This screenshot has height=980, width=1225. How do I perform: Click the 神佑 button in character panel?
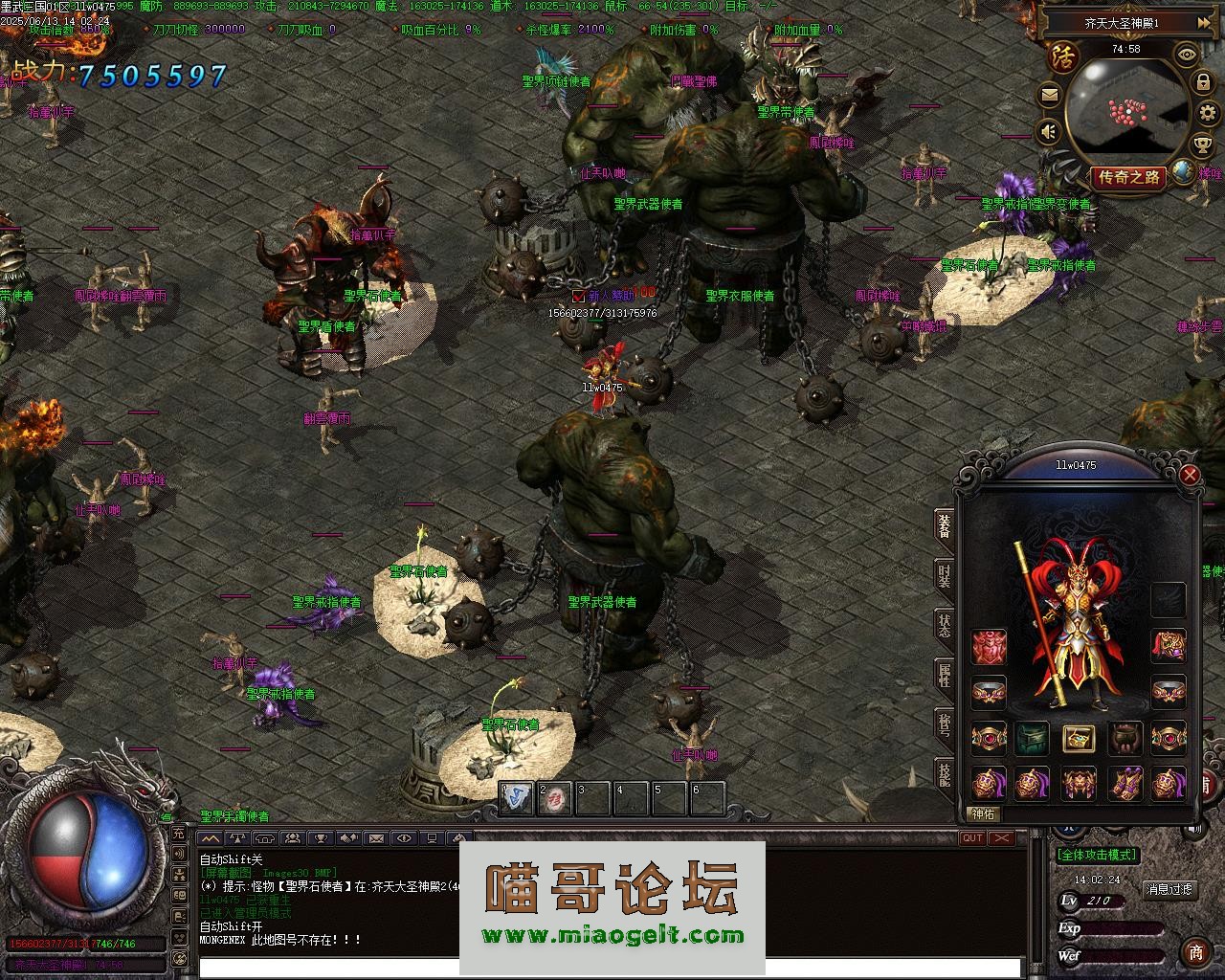pos(983,814)
